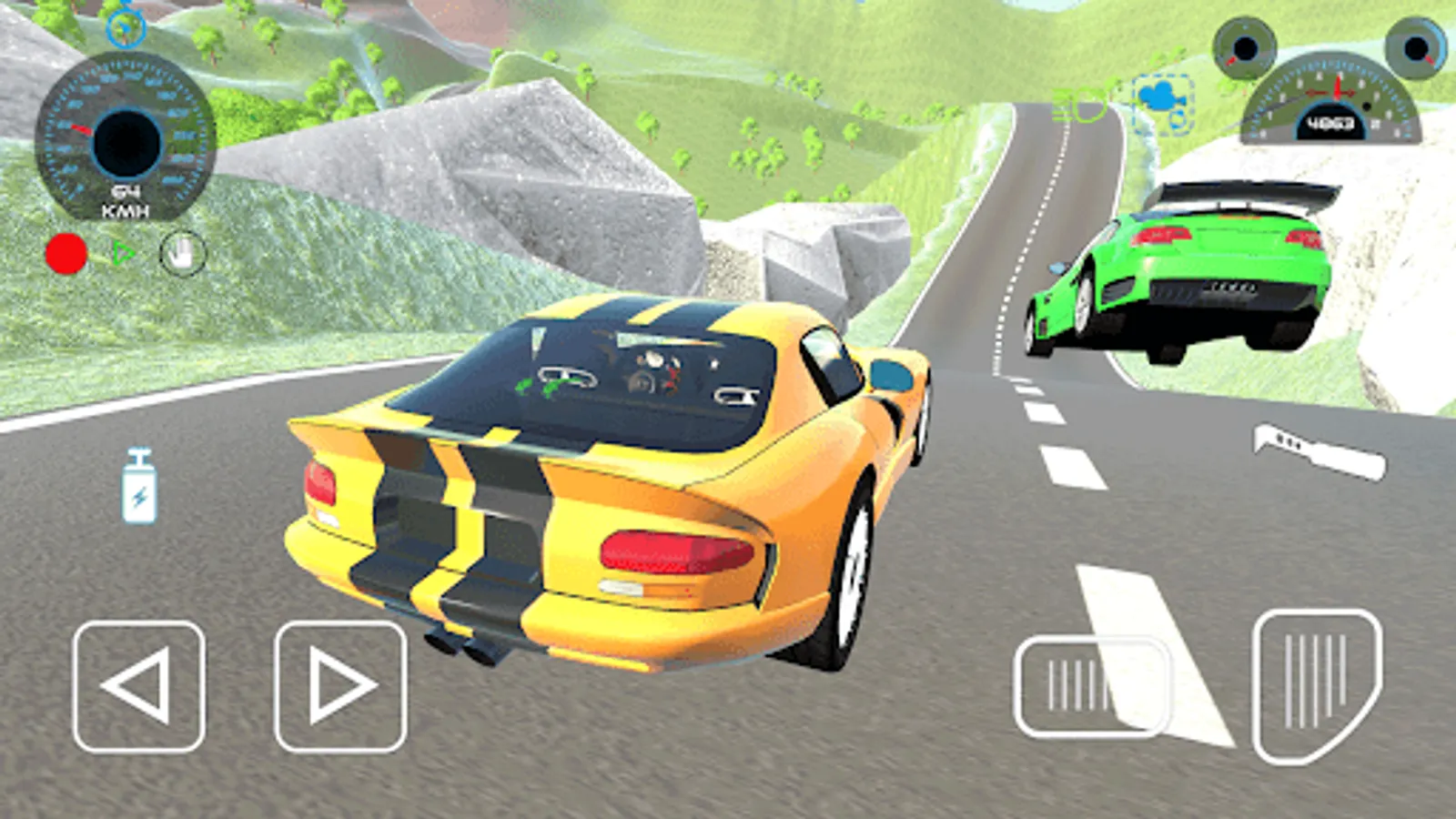
Task: Tap the main speedometer gauge
Action: [127, 136]
